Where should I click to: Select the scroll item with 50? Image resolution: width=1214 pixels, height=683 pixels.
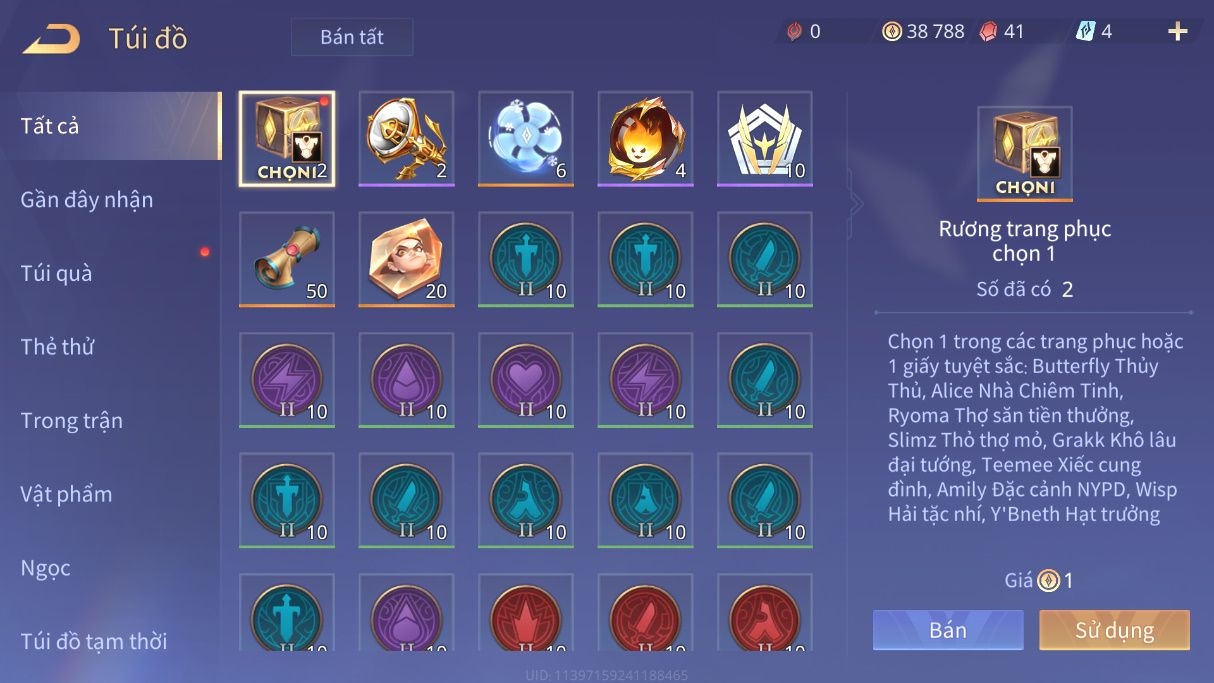(x=287, y=259)
